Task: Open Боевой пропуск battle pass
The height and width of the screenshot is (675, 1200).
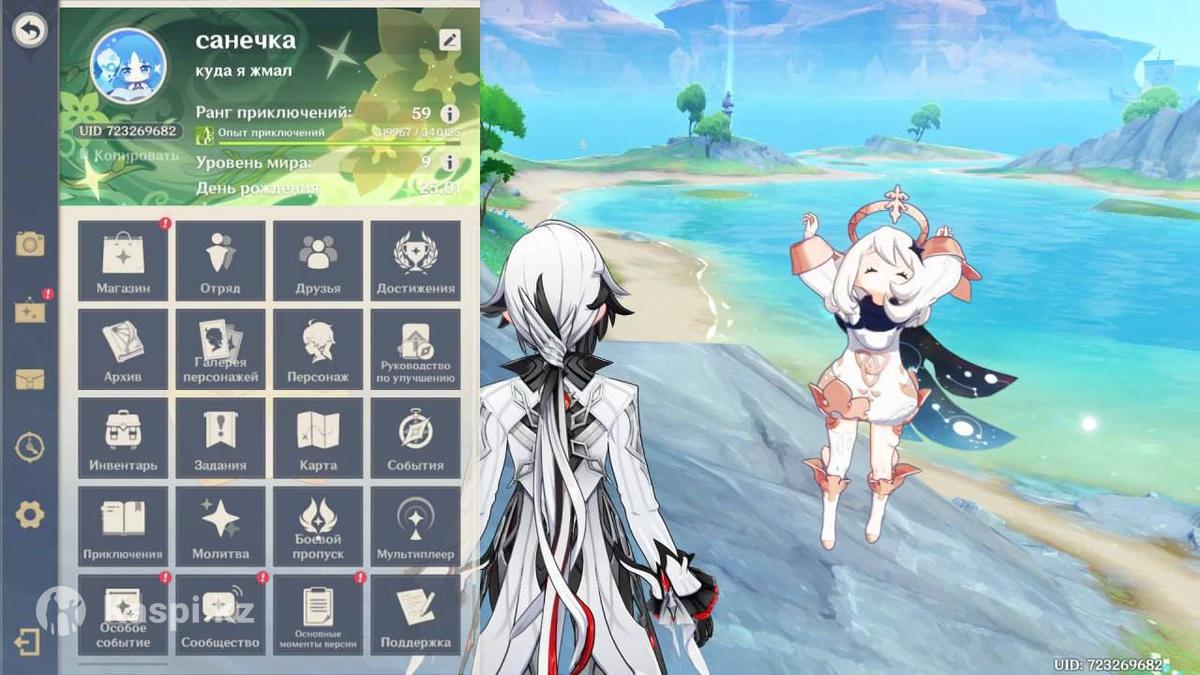Action: (x=318, y=526)
